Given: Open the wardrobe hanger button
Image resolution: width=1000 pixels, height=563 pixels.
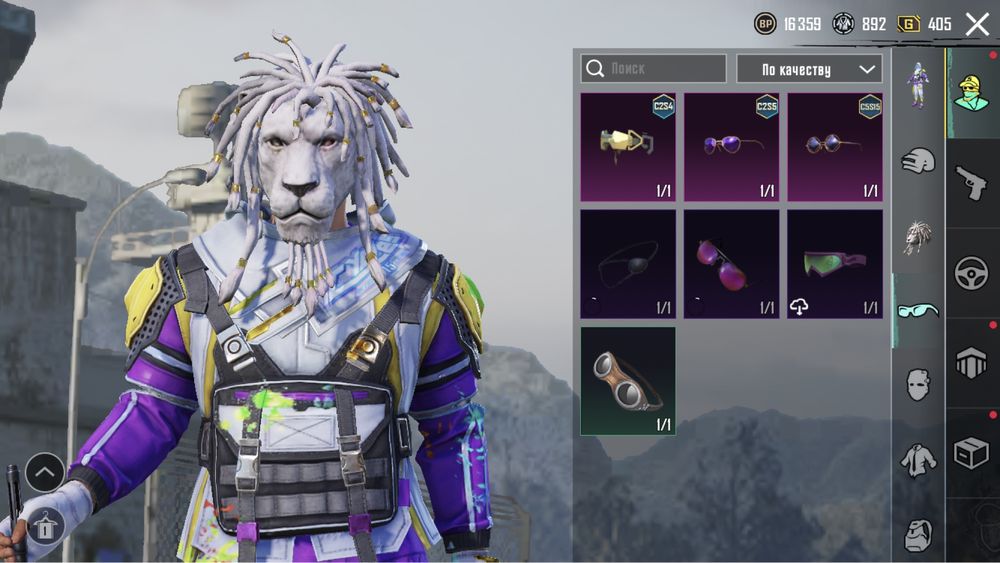Looking at the screenshot, I should click(44, 524).
